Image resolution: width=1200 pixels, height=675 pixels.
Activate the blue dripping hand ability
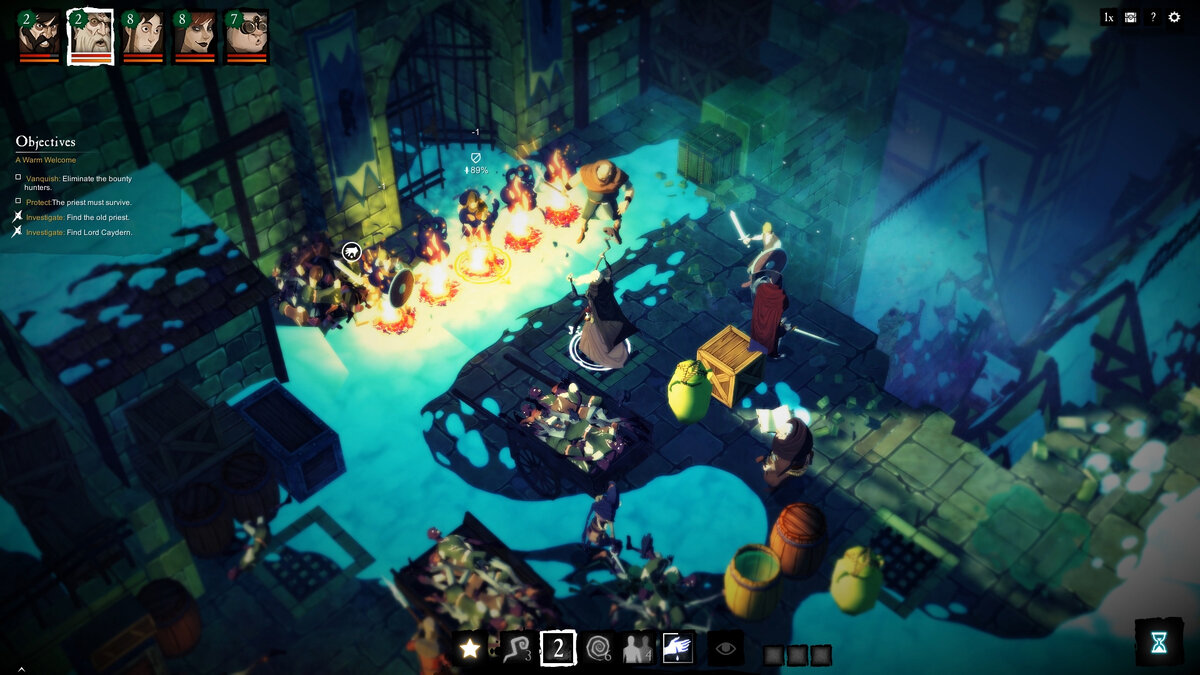[x=678, y=649]
